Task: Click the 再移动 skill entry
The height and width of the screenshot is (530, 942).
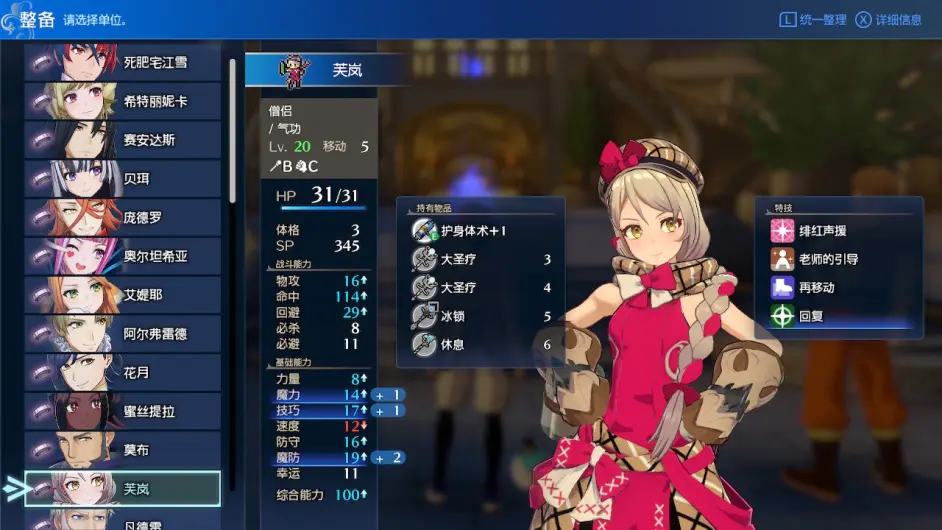Action: click(x=838, y=288)
